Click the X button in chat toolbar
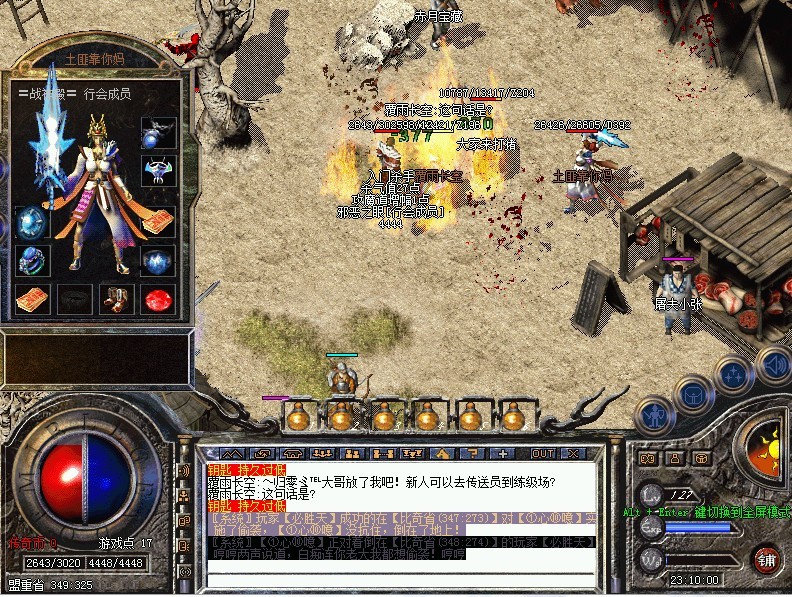This screenshot has width=792, height=597. [573, 454]
